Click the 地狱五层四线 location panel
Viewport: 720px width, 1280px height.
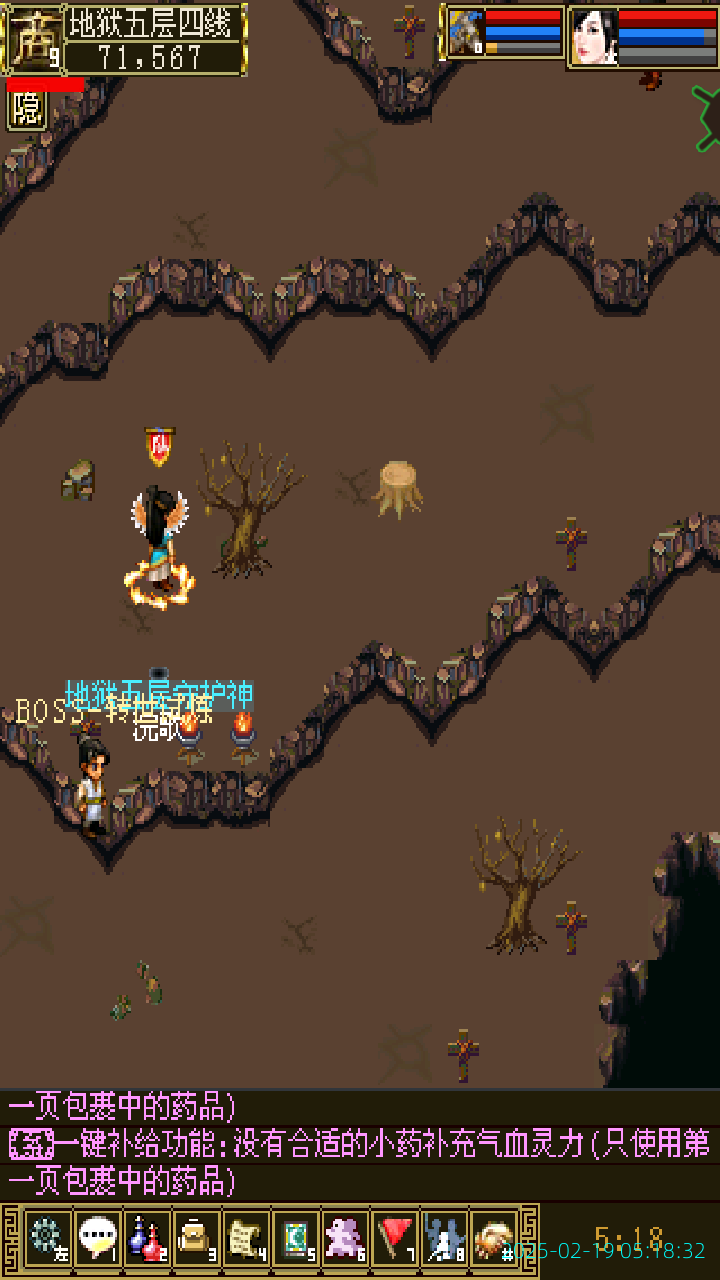(155, 38)
